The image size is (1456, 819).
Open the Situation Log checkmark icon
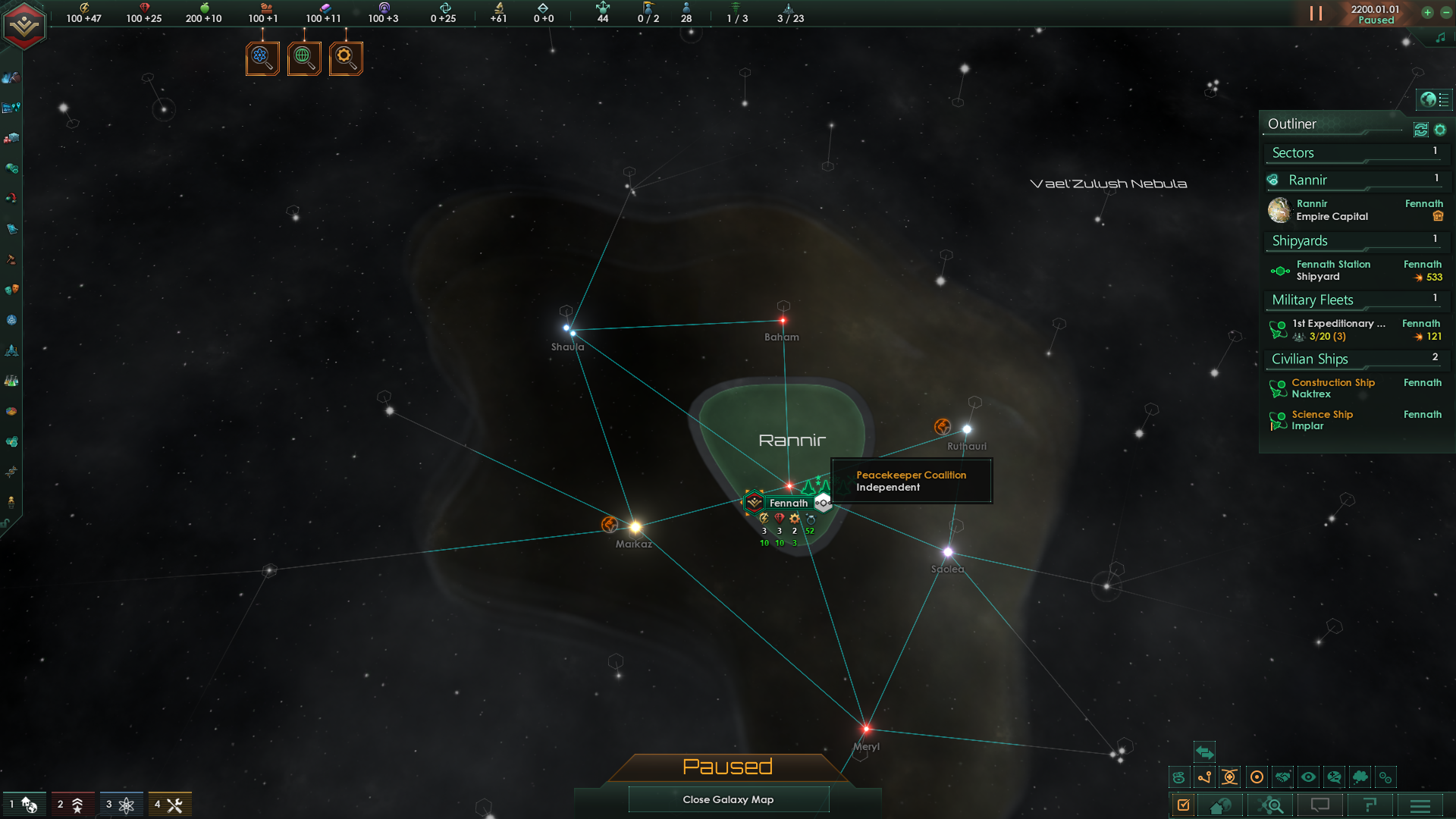pos(1184,805)
